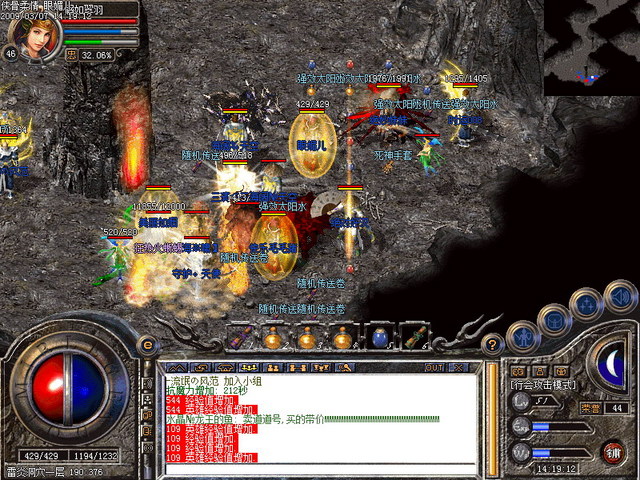Image resolution: width=640 pixels, height=480 pixels.
Task: Use the green scroll in belt slot 6
Action: click(412, 338)
